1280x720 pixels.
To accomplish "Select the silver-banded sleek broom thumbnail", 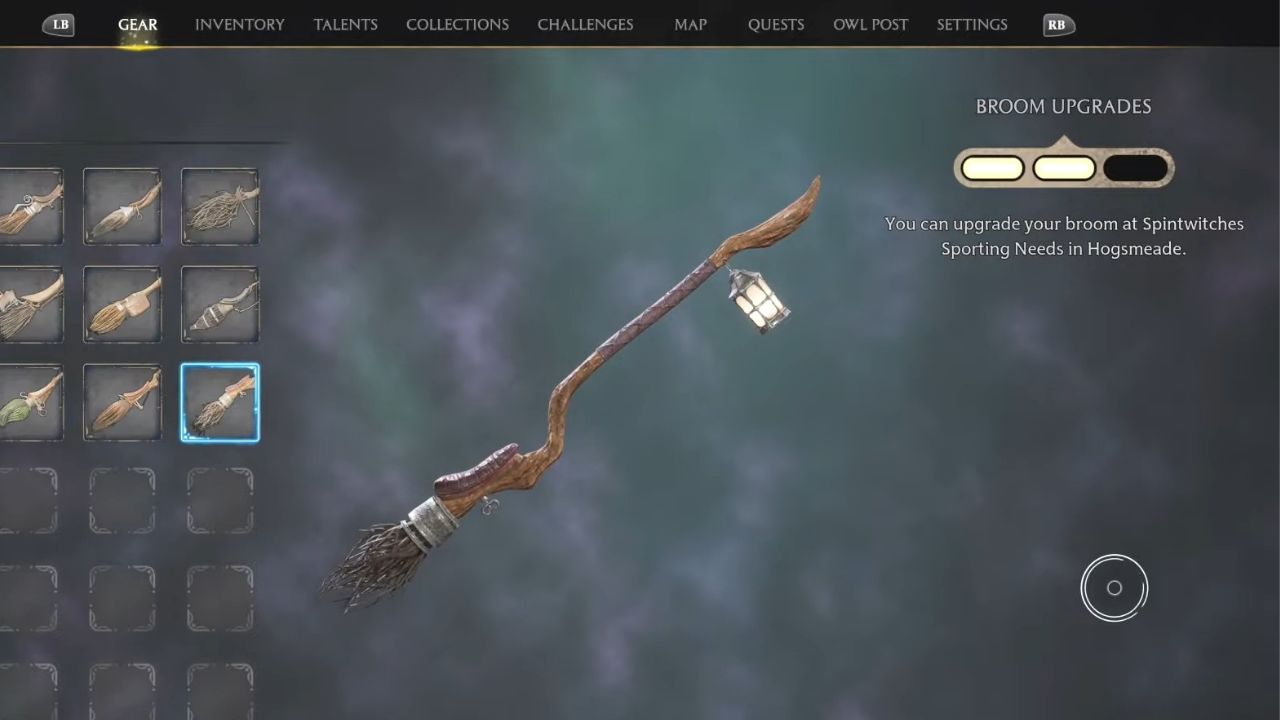I will [x=220, y=305].
